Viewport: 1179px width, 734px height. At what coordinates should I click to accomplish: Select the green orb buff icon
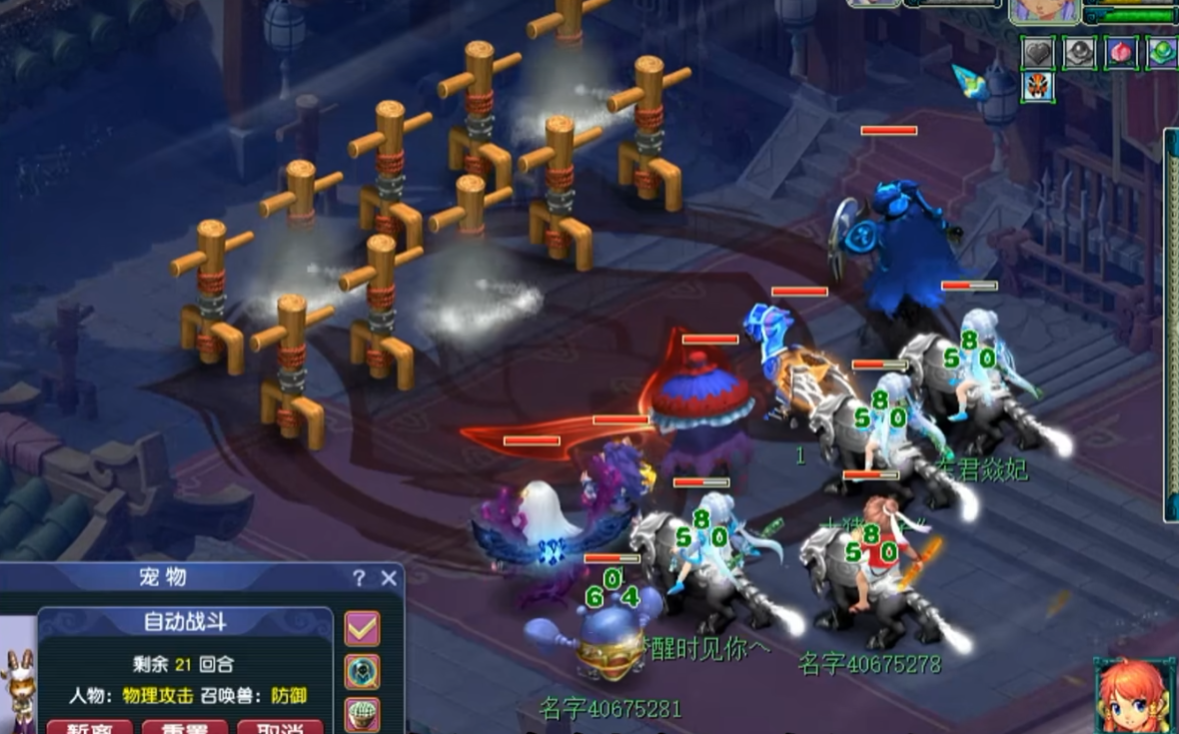point(1161,53)
